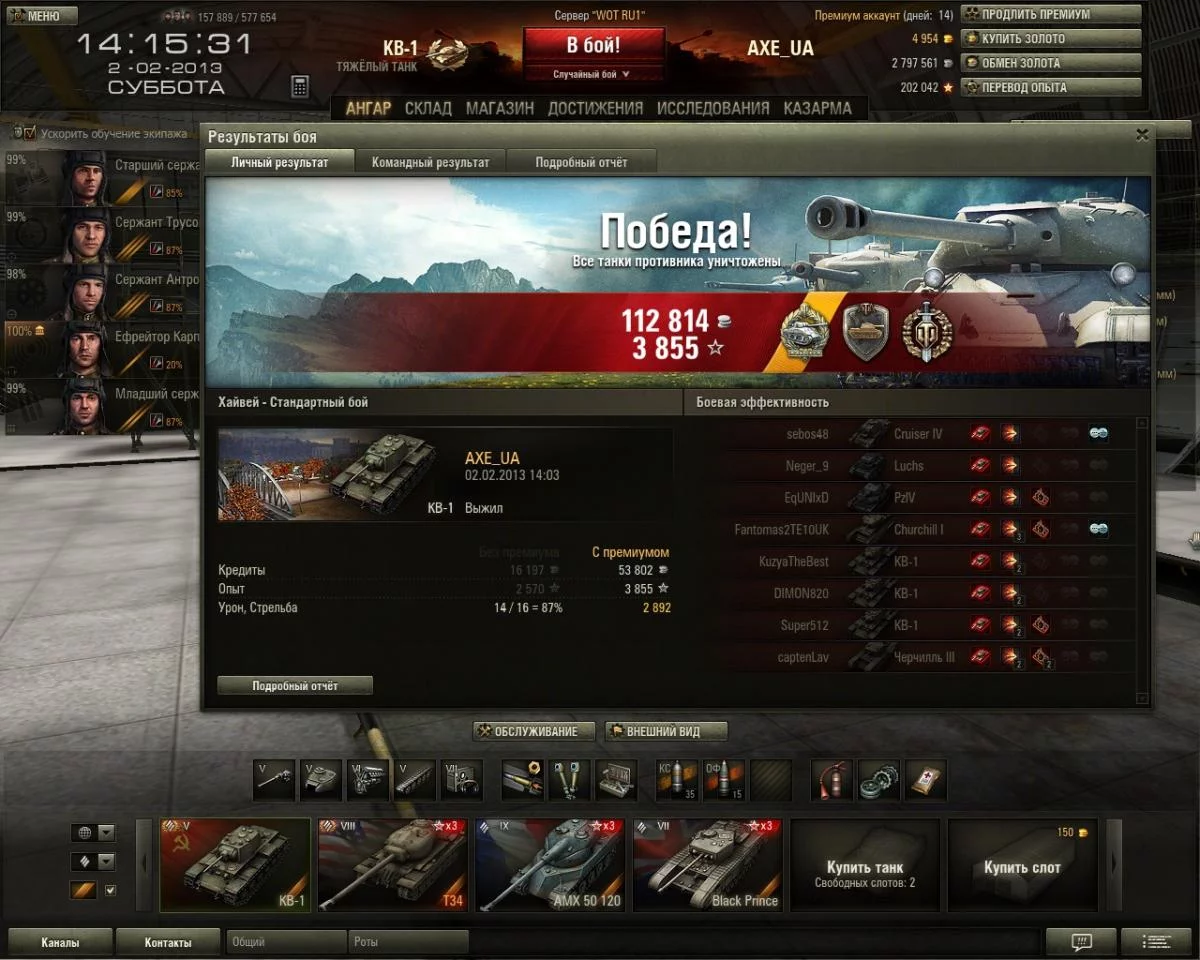Open the Контакты tab
The width and height of the screenshot is (1200, 960).
[167, 942]
